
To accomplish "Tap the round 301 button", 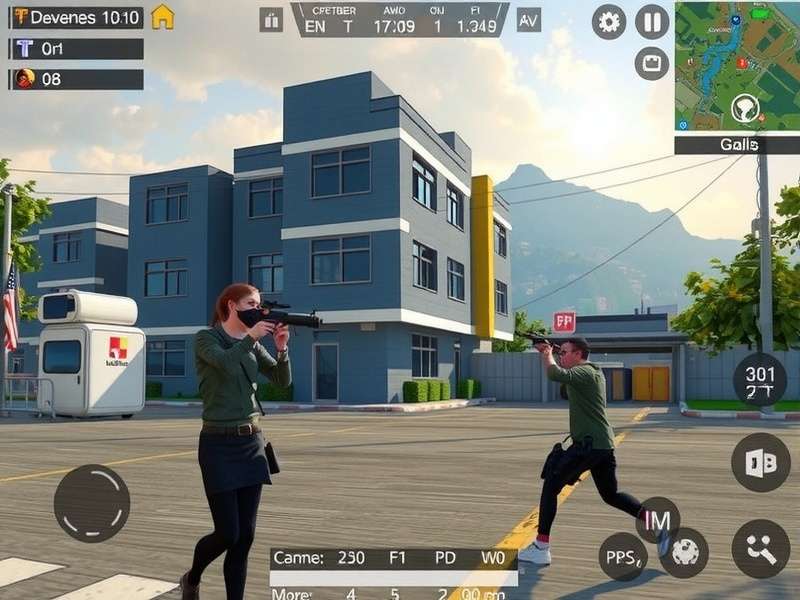I will coord(760,382).
